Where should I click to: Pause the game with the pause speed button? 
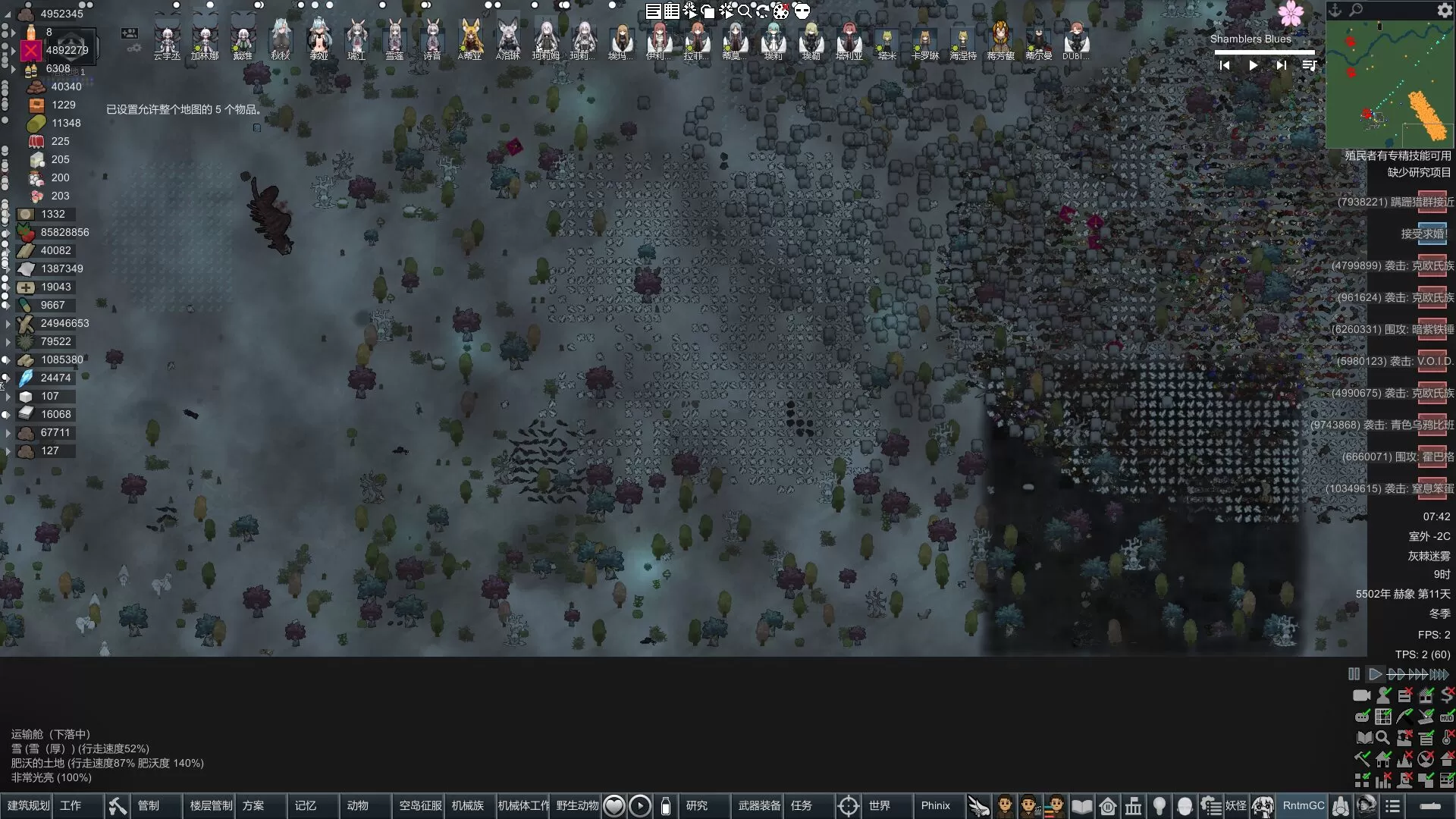(1354, 673)
